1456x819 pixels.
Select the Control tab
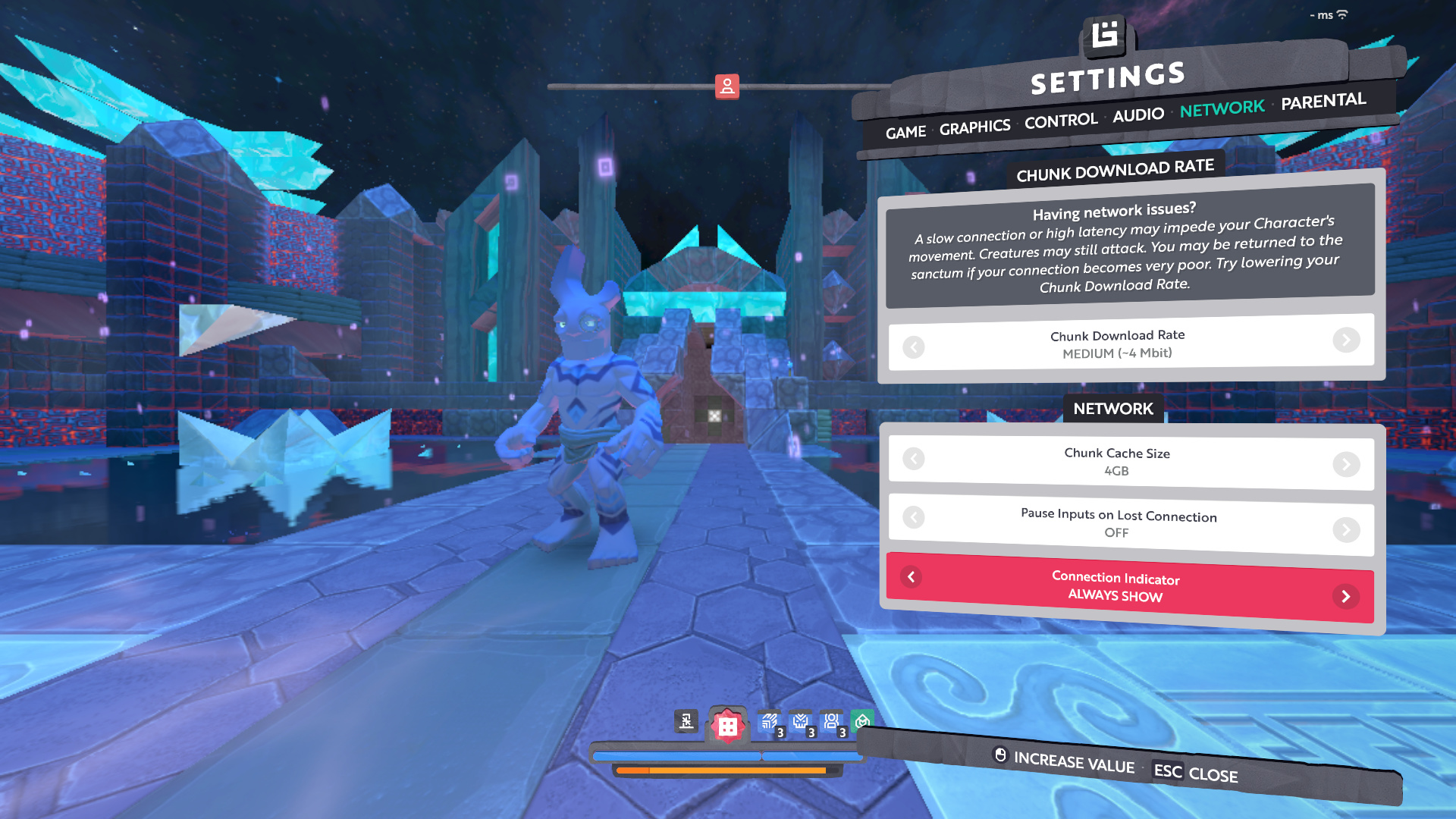coord(1060,121)
